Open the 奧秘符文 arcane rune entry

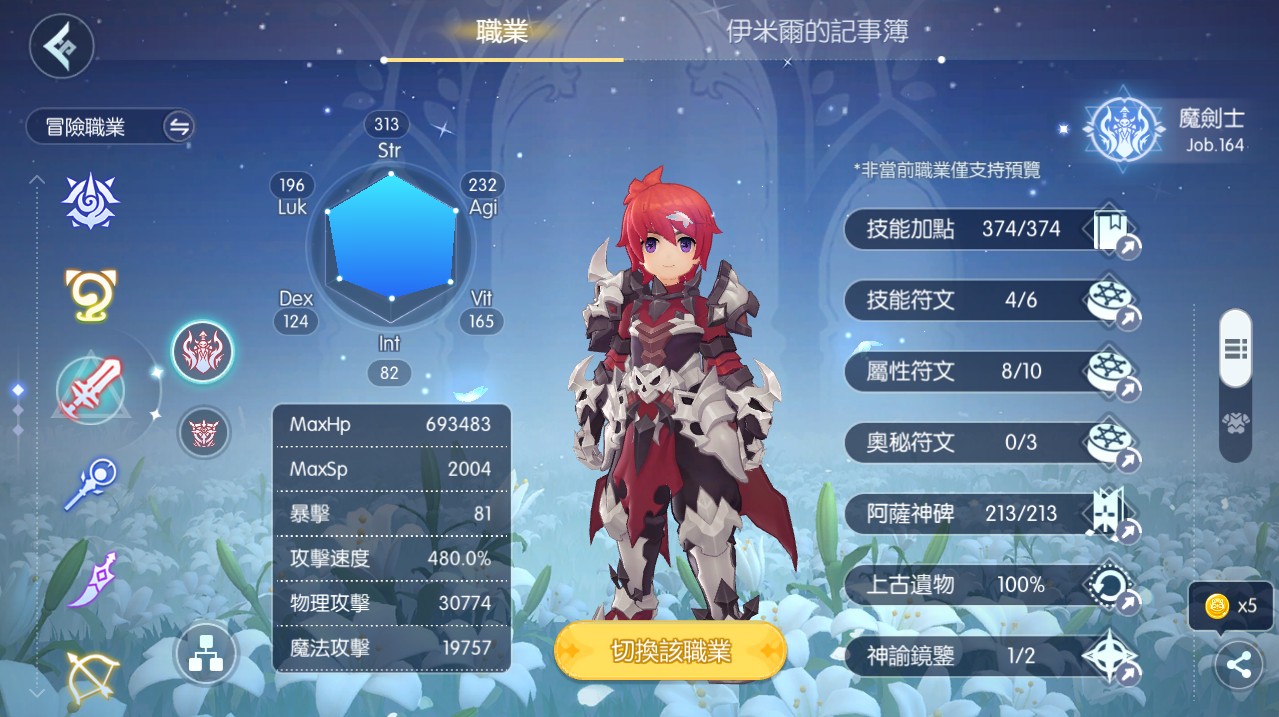click(x=990, y=442)
